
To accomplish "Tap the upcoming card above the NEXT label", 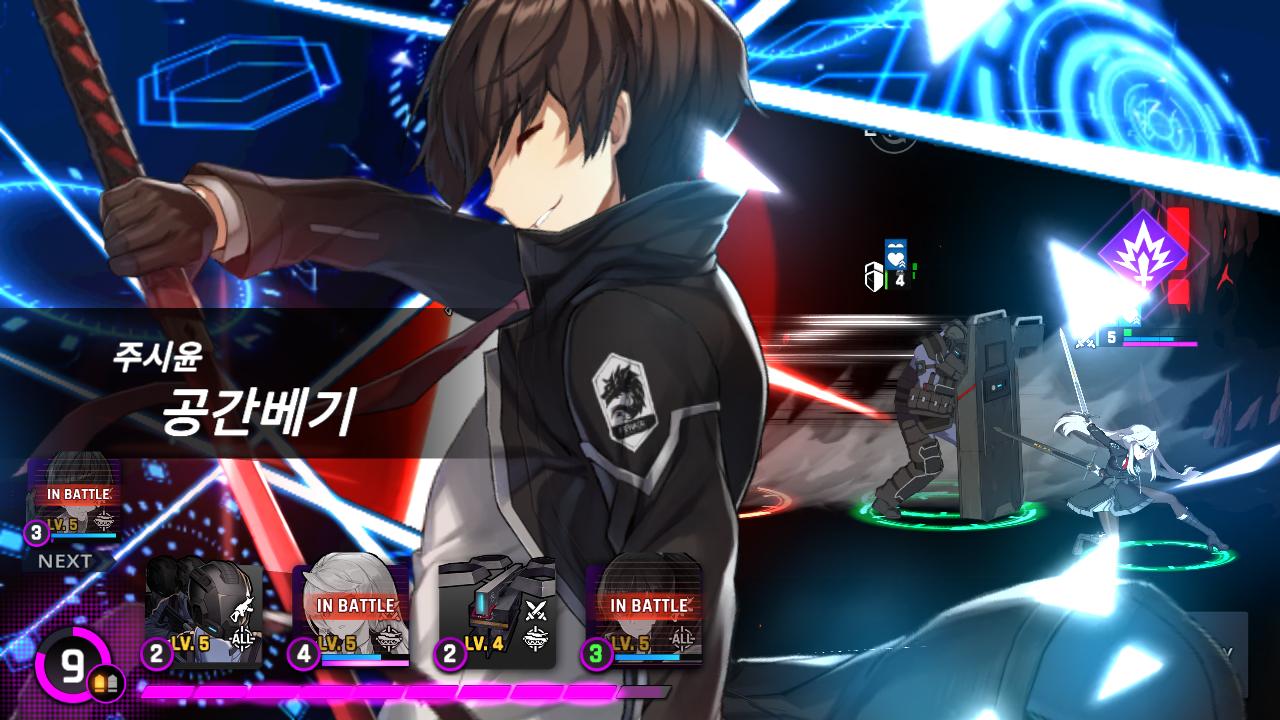I will click(75, 502).
